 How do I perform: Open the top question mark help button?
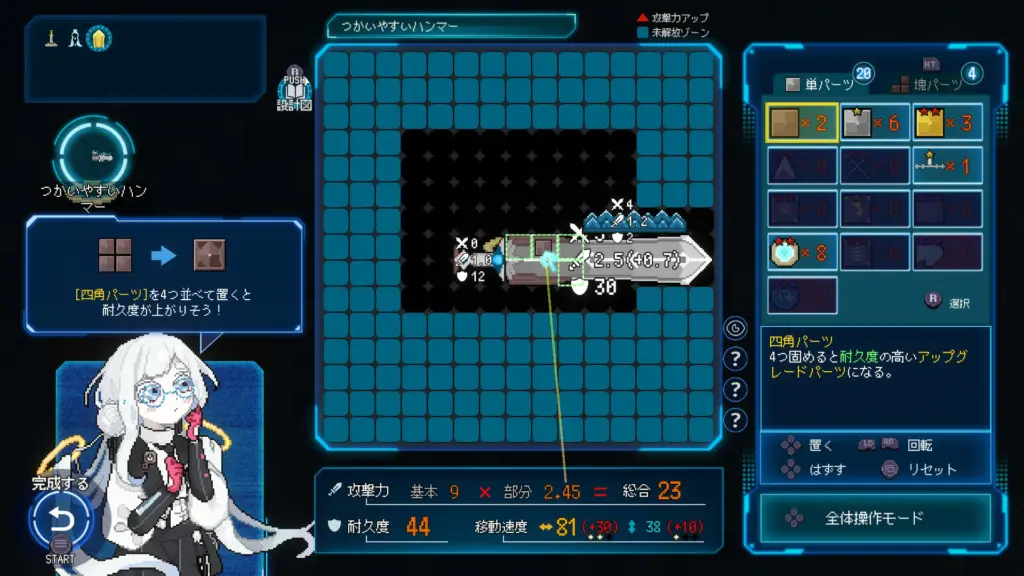(735, 358)
